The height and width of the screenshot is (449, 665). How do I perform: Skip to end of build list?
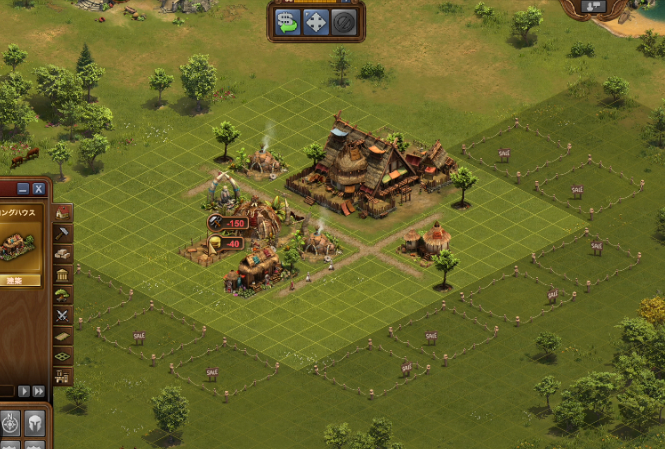(x=39, y=391)
